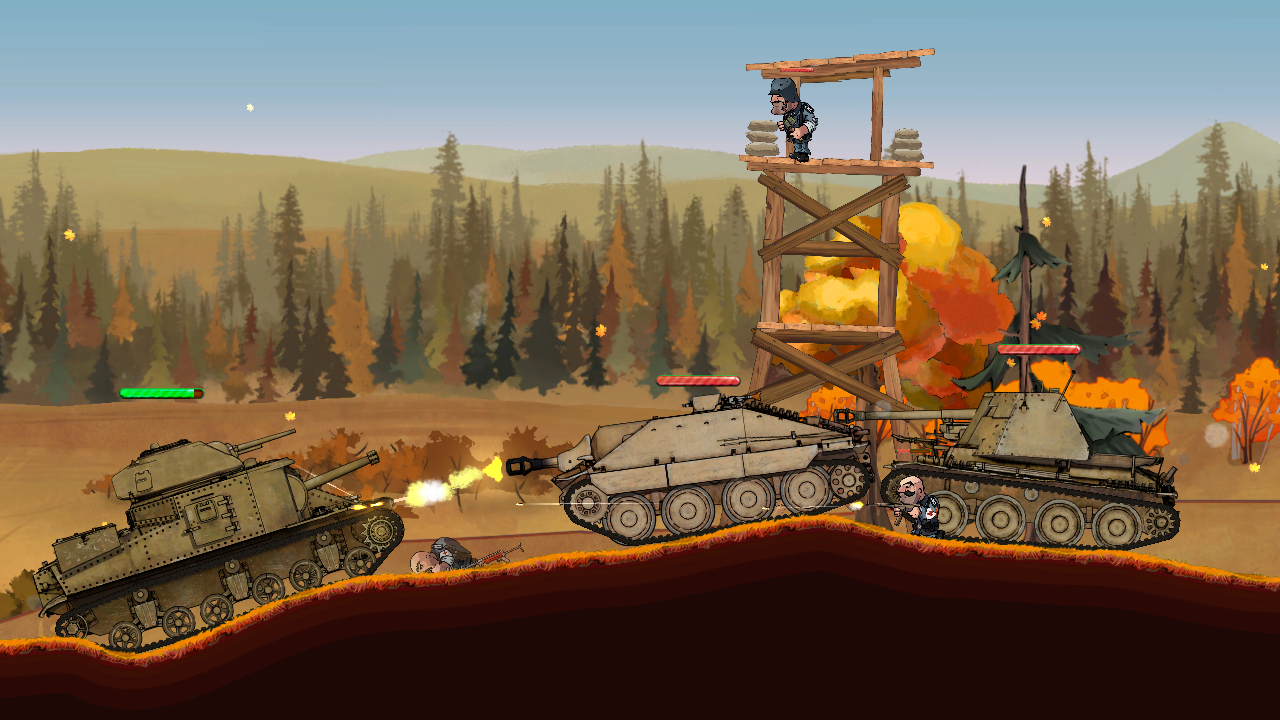Click the player tank's green health bar
Image resolution: width=1280 pixels, height=720 pixels.
160,393
